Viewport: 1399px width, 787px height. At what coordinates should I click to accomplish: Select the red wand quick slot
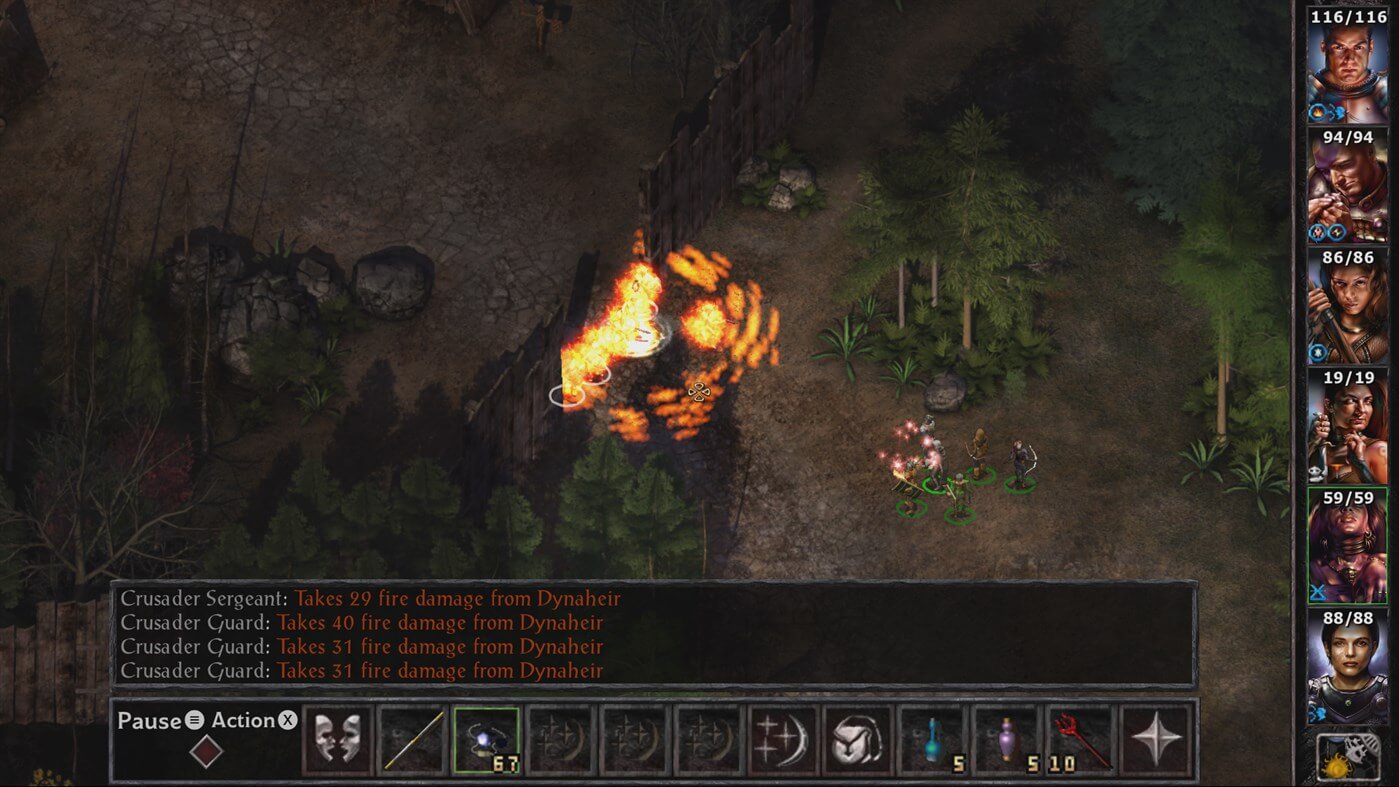pyautogui.click(x=1081, y=740)
